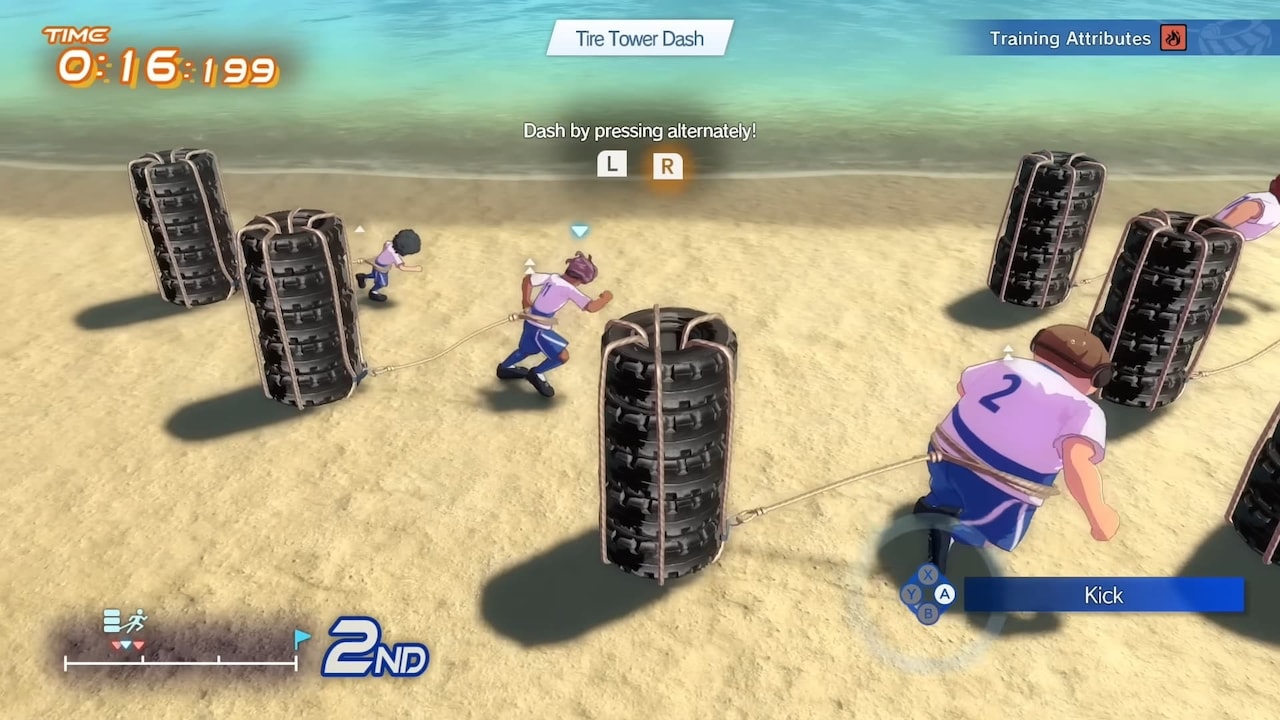
Task: Click the flame attribute icon
Action: [1173, 39]
